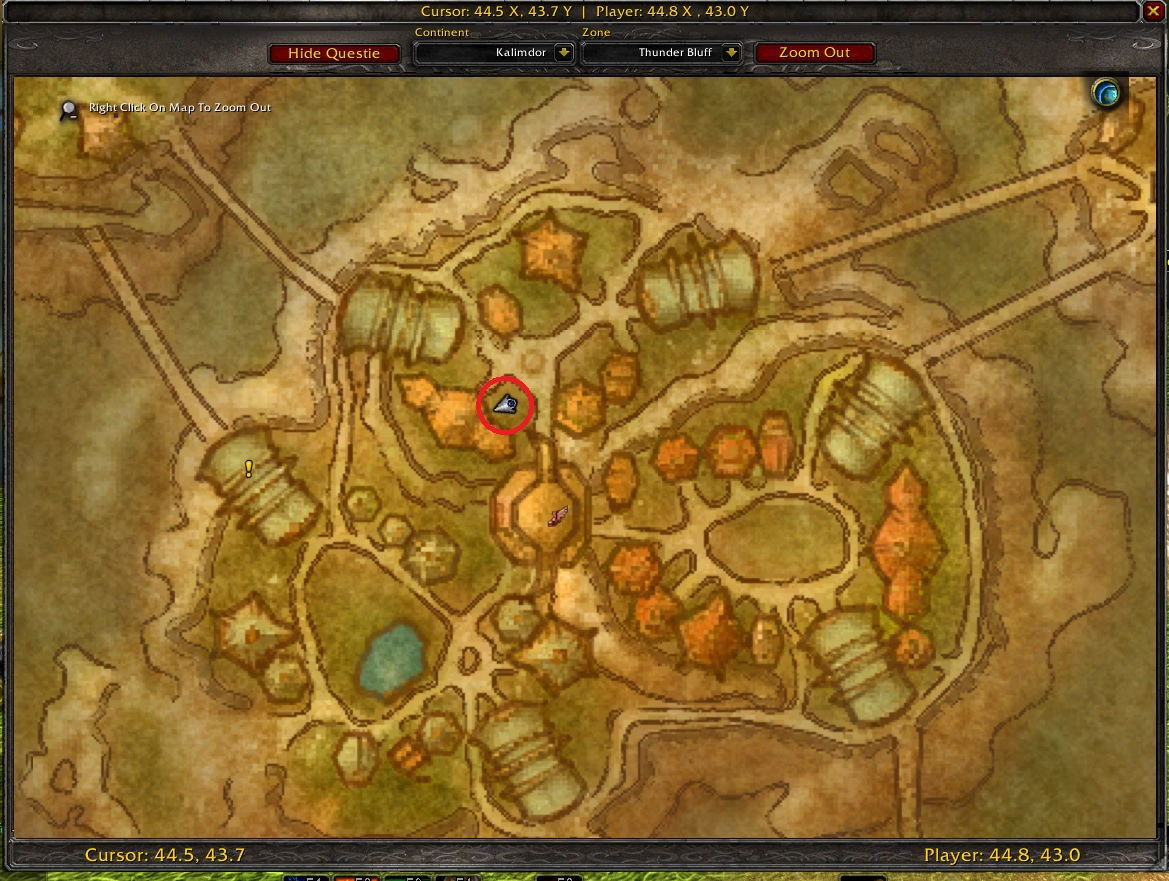Hide Questie icons on the map
The image size is (1169, 881).
pyautogui.click(x=334, y=53)
